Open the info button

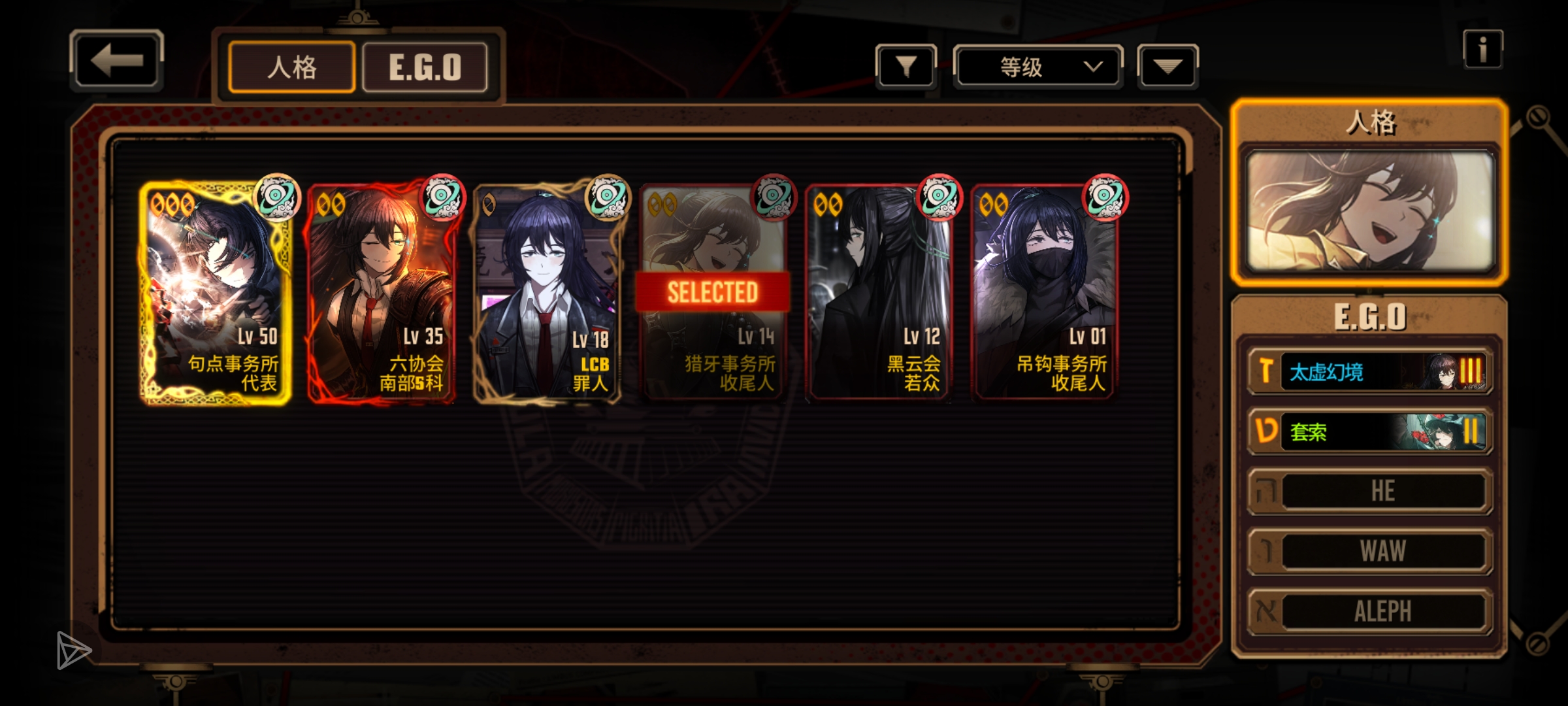(x=1482, y=50)
